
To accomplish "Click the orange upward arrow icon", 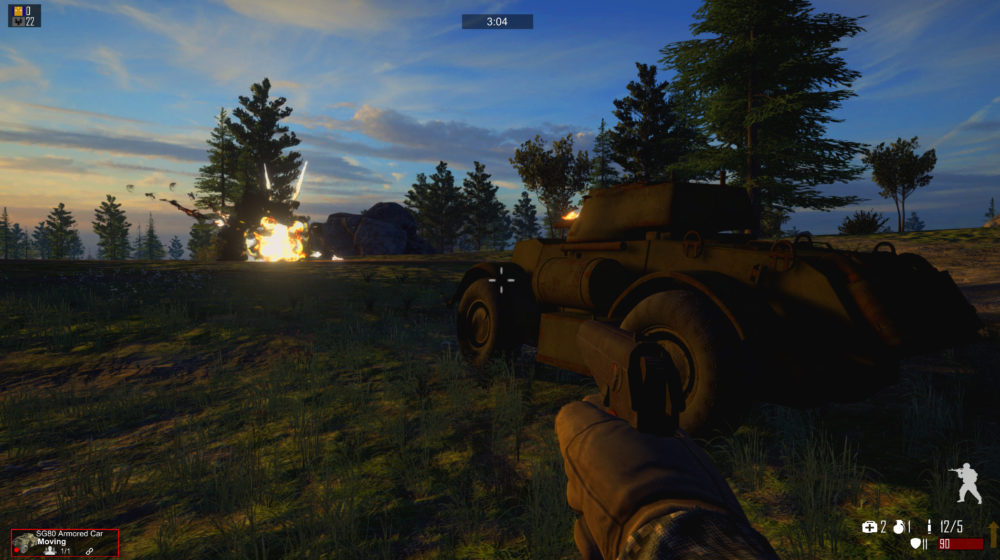I will [993, 535].
